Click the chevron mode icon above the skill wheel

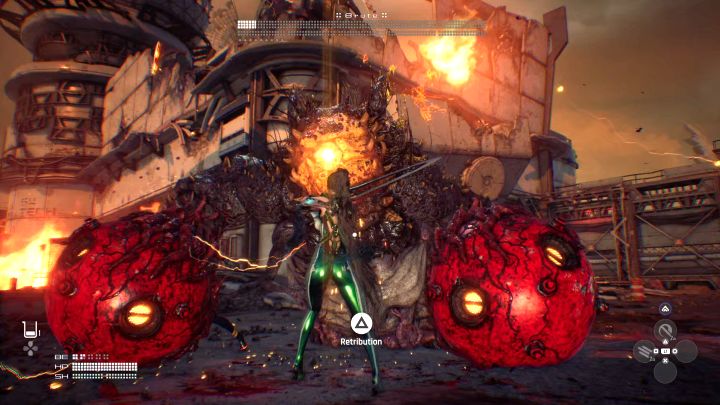665,309
